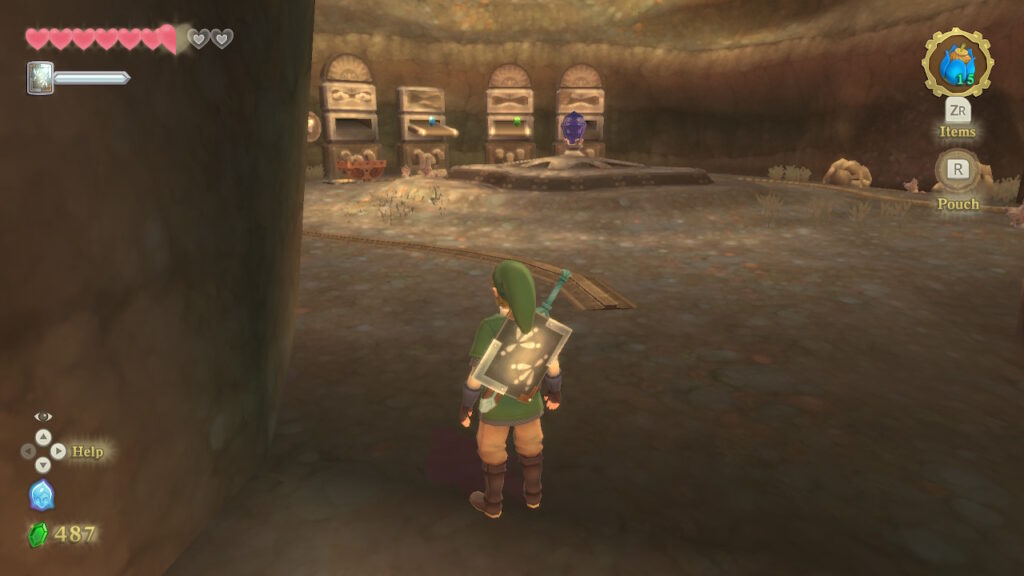
Task: Open the Pouch label
Action: click(957, 204)
